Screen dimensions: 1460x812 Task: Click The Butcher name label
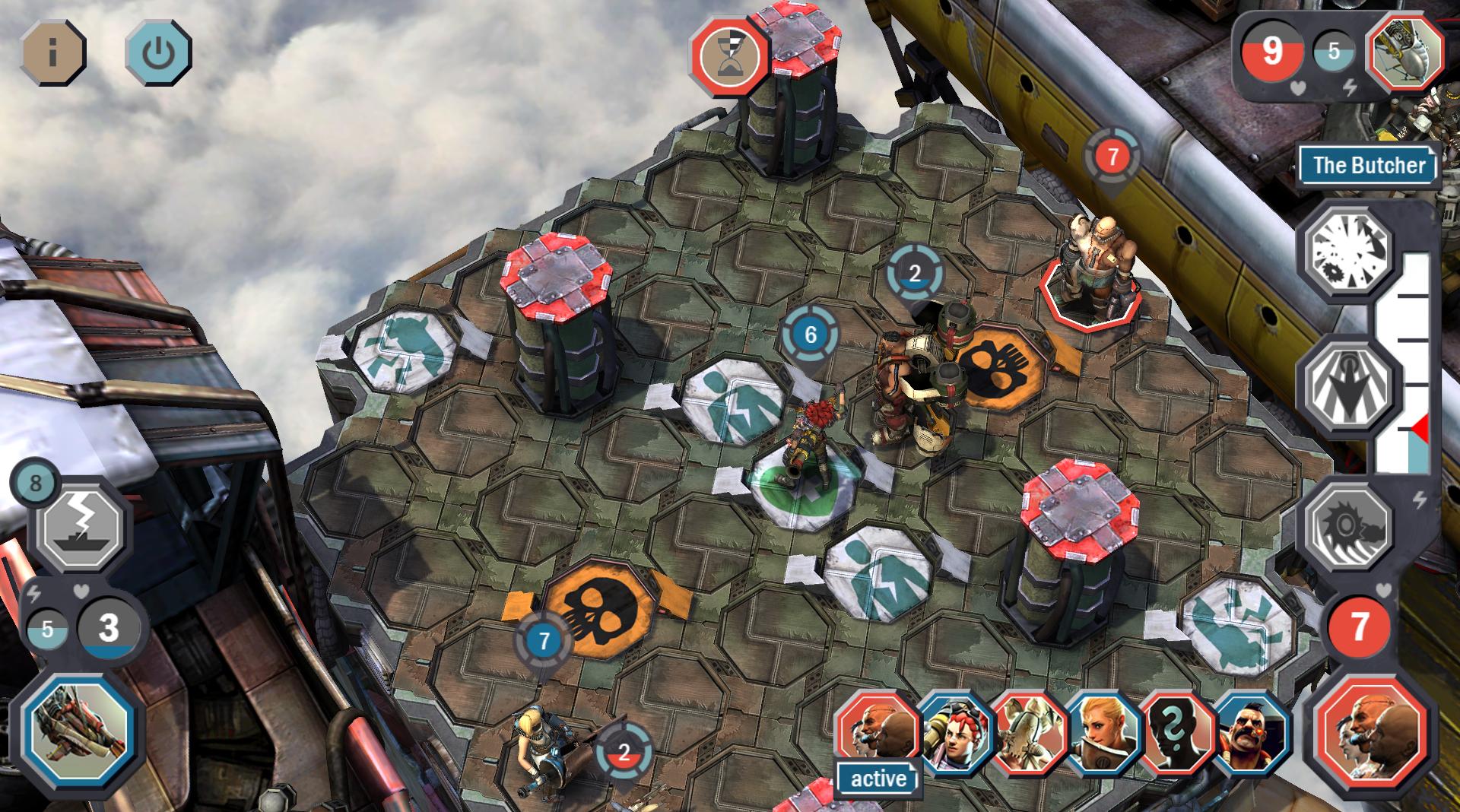[1368, 165]
